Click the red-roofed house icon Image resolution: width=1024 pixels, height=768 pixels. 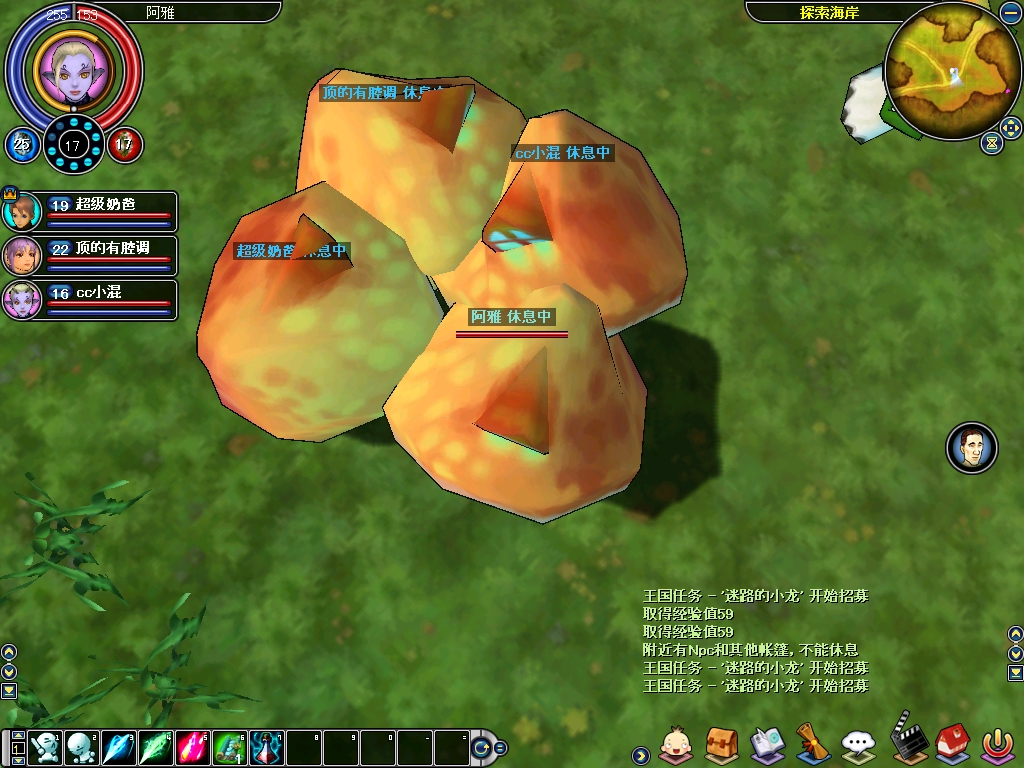[951, 744]
